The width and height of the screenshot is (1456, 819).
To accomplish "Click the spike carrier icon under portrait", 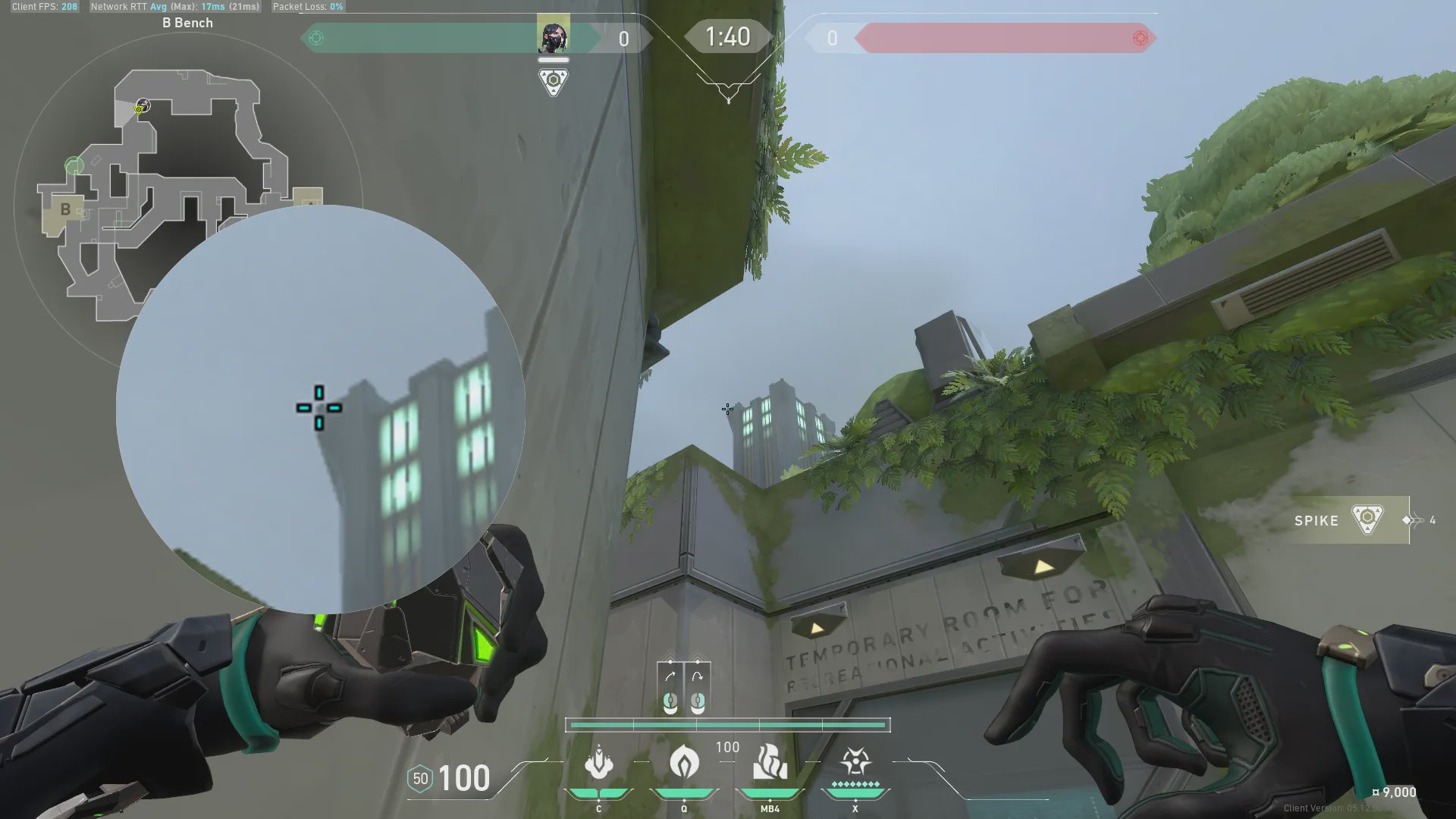I will coord(553,81).
